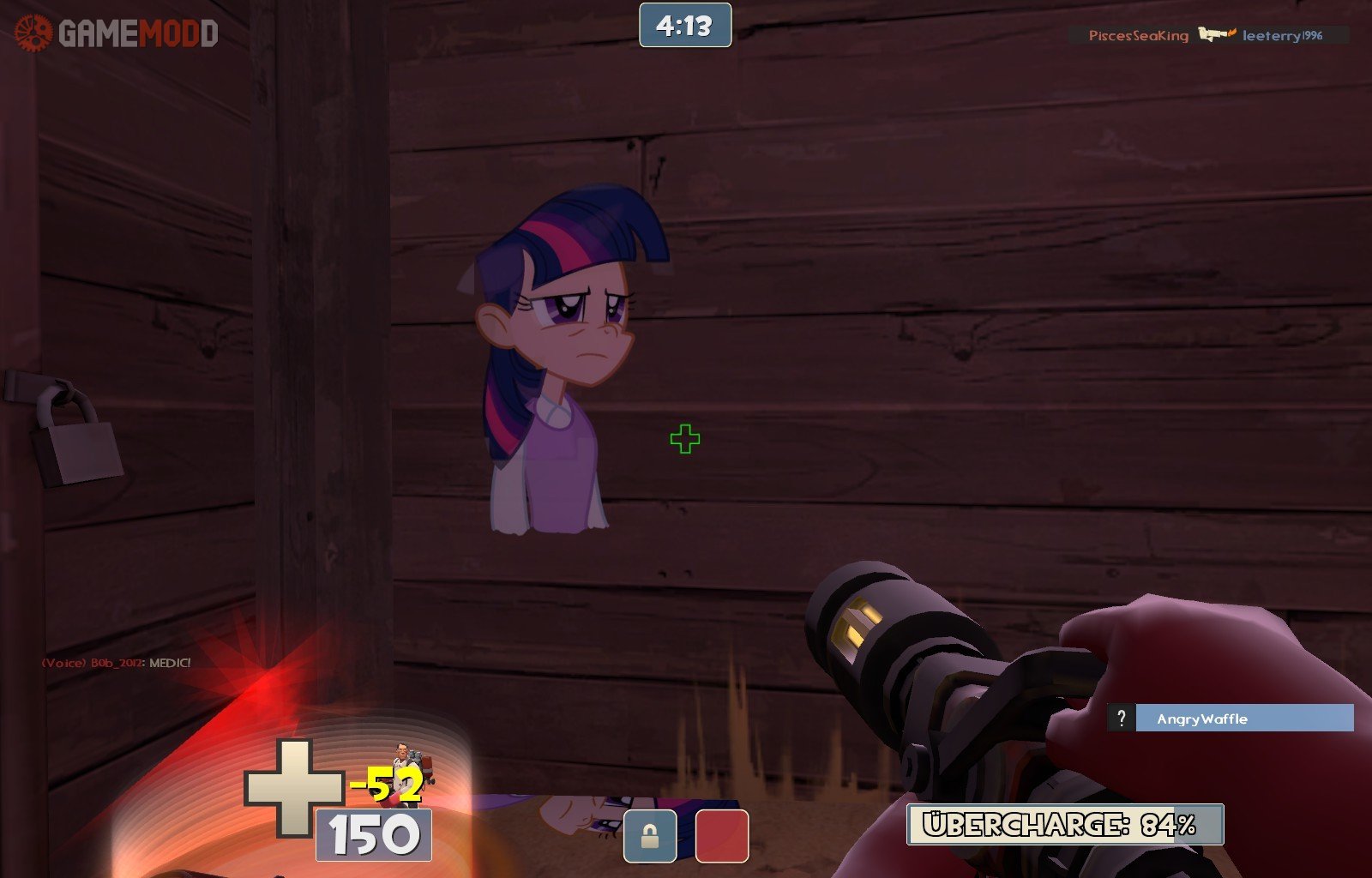Select the red control point icon

pyautogui.click(x=721, y=836)
